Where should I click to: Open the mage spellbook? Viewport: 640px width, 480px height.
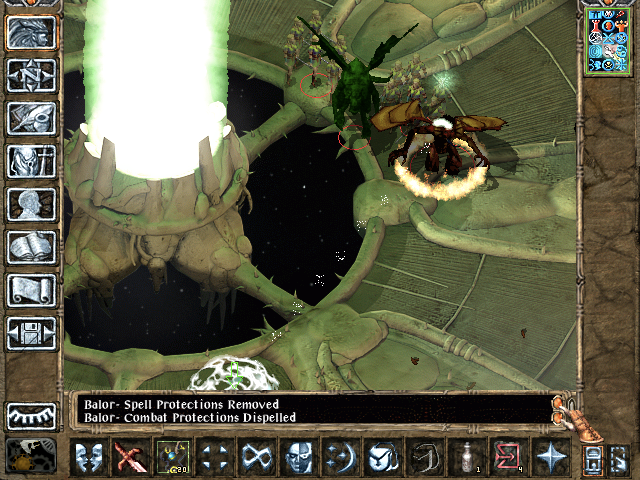(x=31, y=247)
